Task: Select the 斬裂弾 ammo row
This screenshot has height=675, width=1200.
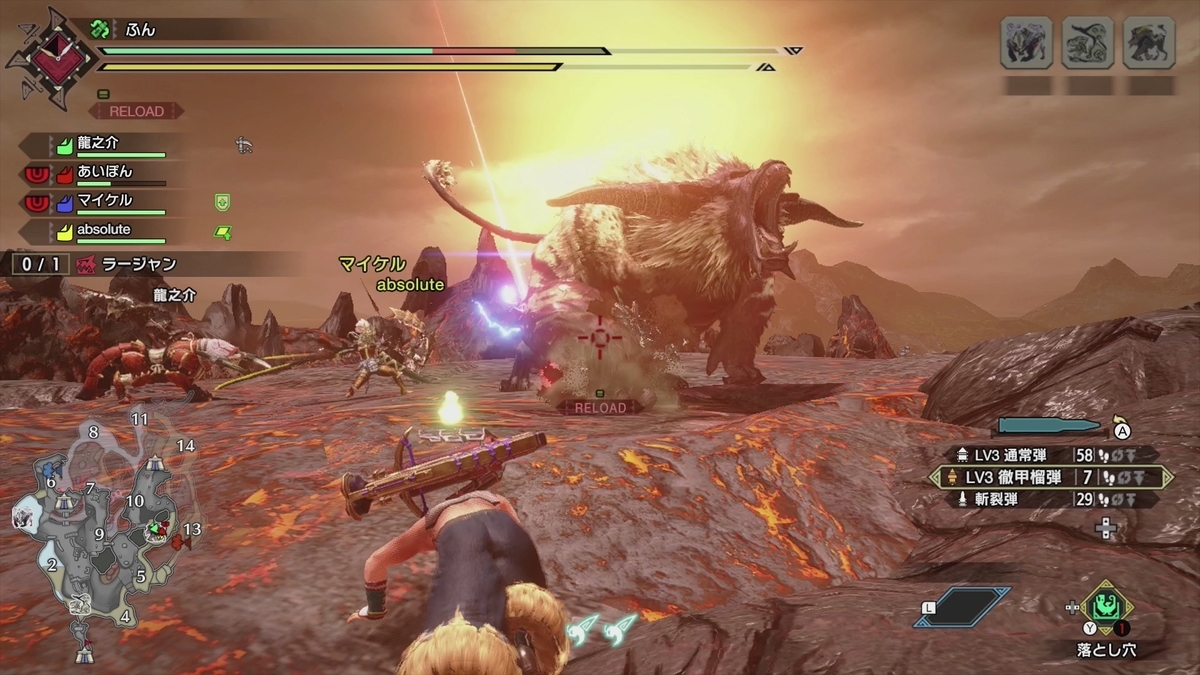Action: [x=1049, y=499]
